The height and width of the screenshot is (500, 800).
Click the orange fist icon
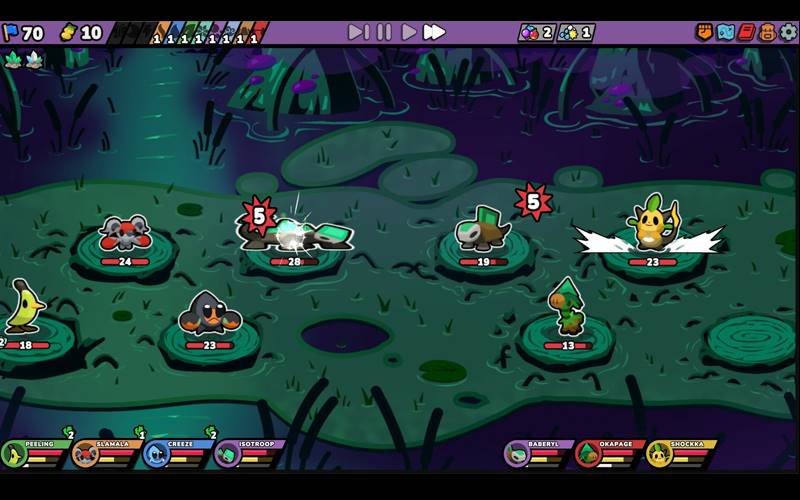point(704,32)
